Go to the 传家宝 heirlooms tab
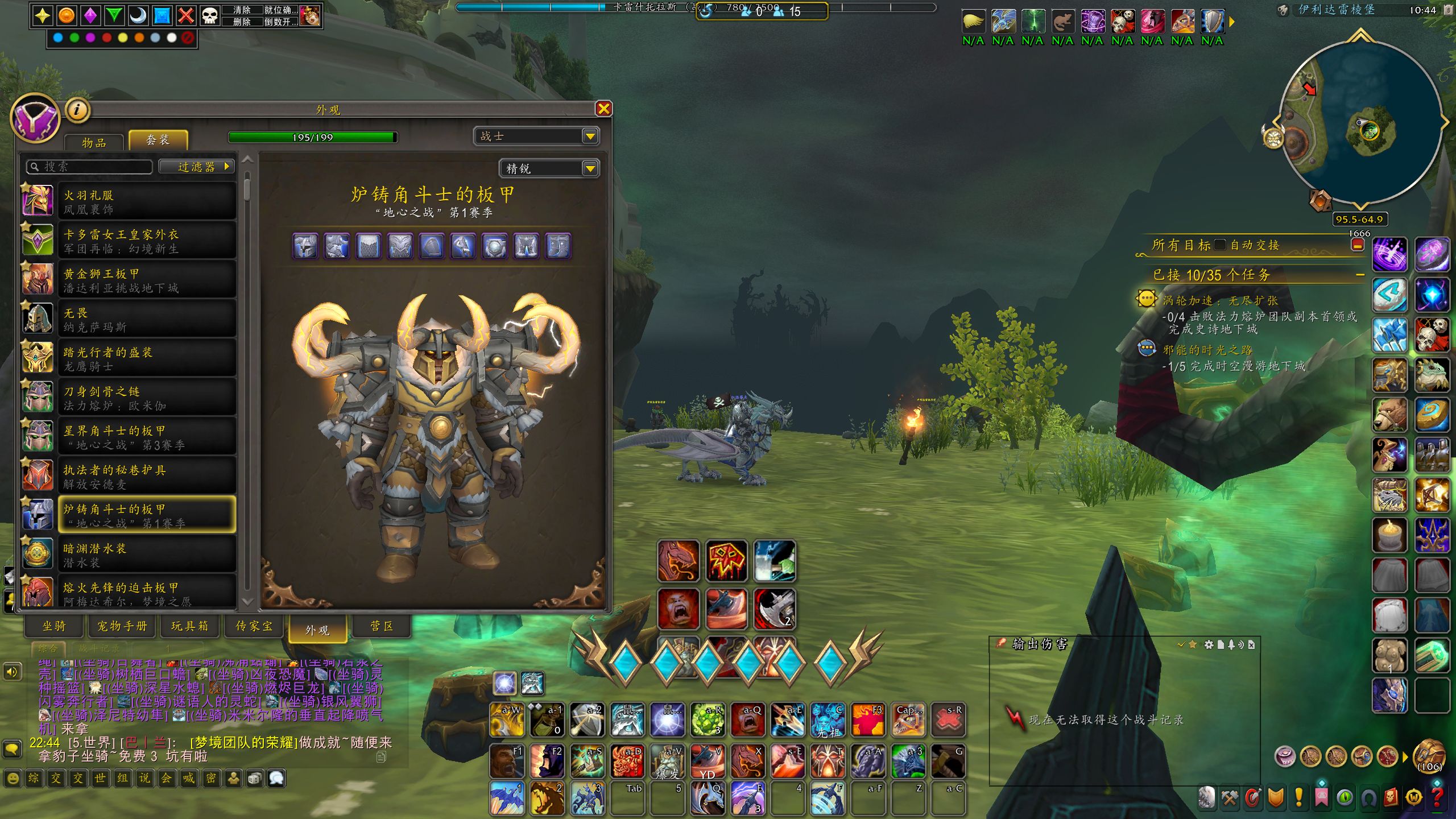 pos(254,626)
